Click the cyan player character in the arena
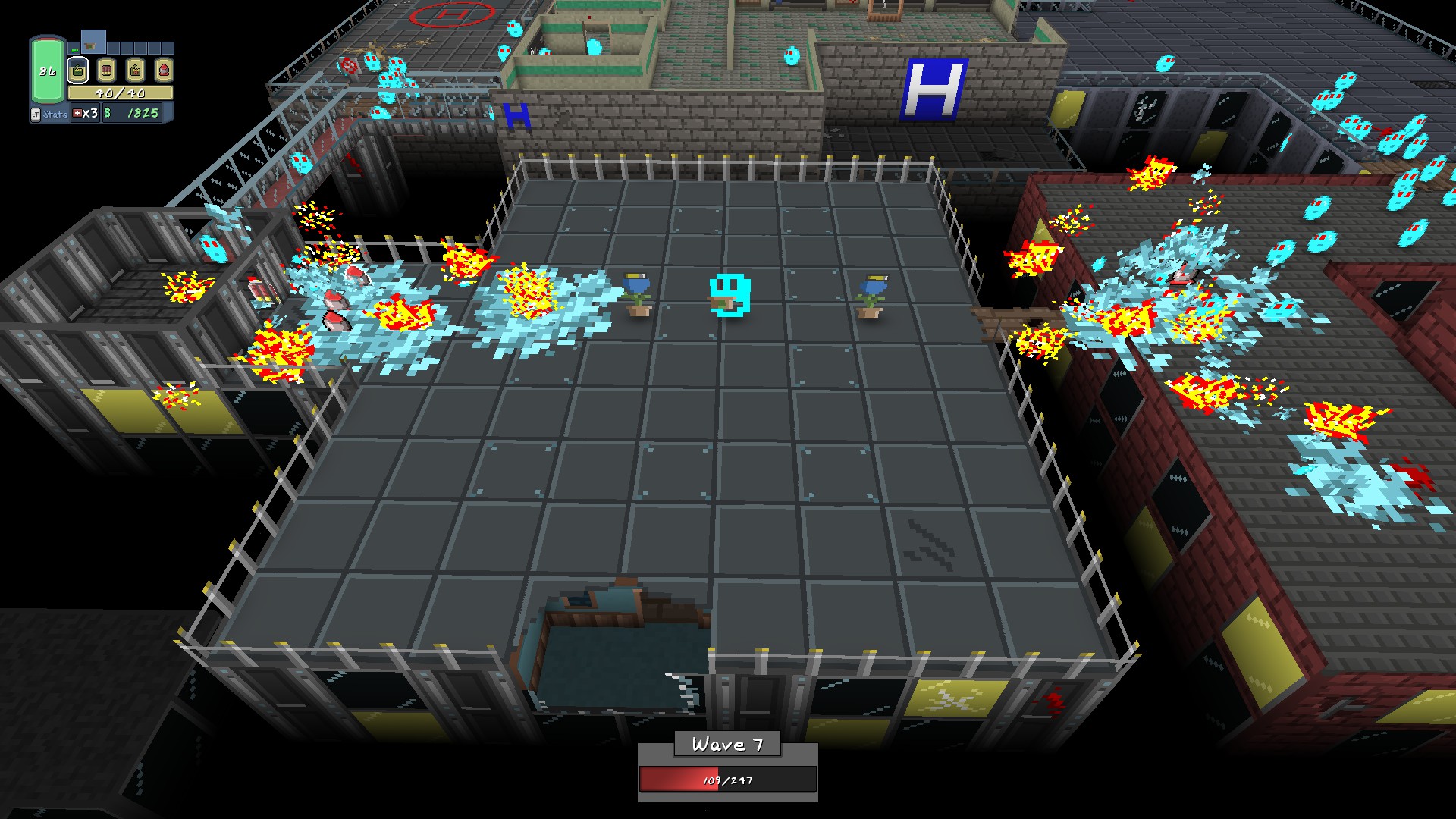This screenshot has height=819, width=1456. [x=730, y=296]
